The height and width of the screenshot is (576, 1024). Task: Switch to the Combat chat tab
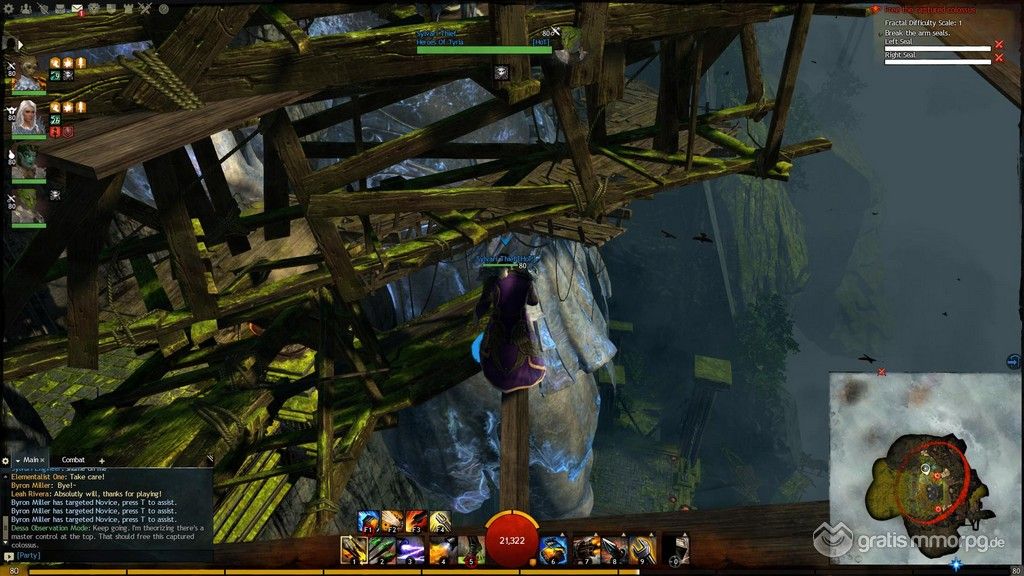tap(71, 460)
